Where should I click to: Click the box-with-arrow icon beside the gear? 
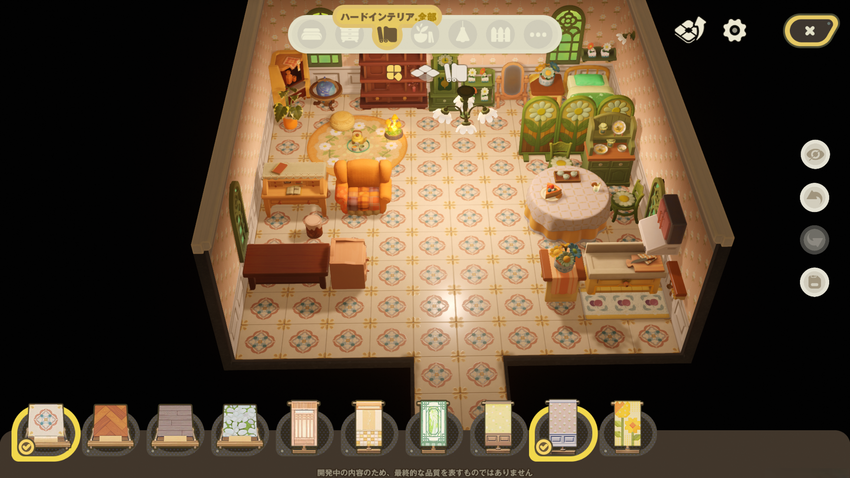click(689, 30)
